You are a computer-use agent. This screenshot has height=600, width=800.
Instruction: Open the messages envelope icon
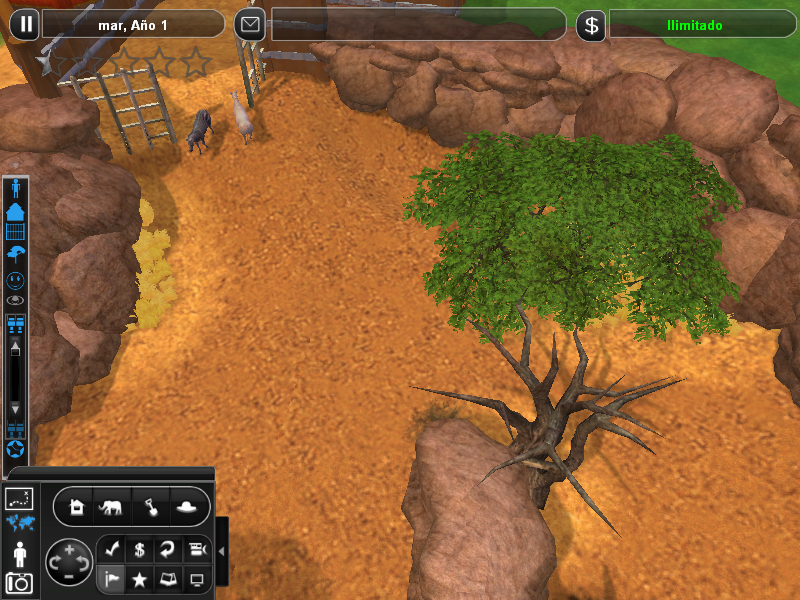[x=250, y=24]
